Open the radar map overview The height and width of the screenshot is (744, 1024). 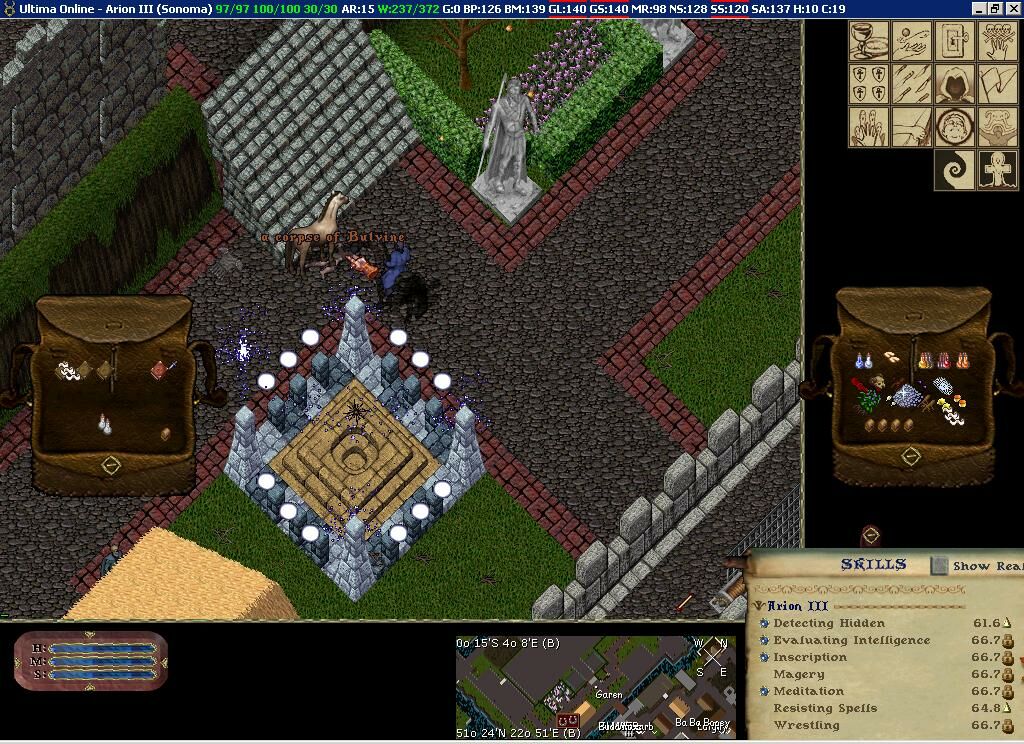pos(595,687)
